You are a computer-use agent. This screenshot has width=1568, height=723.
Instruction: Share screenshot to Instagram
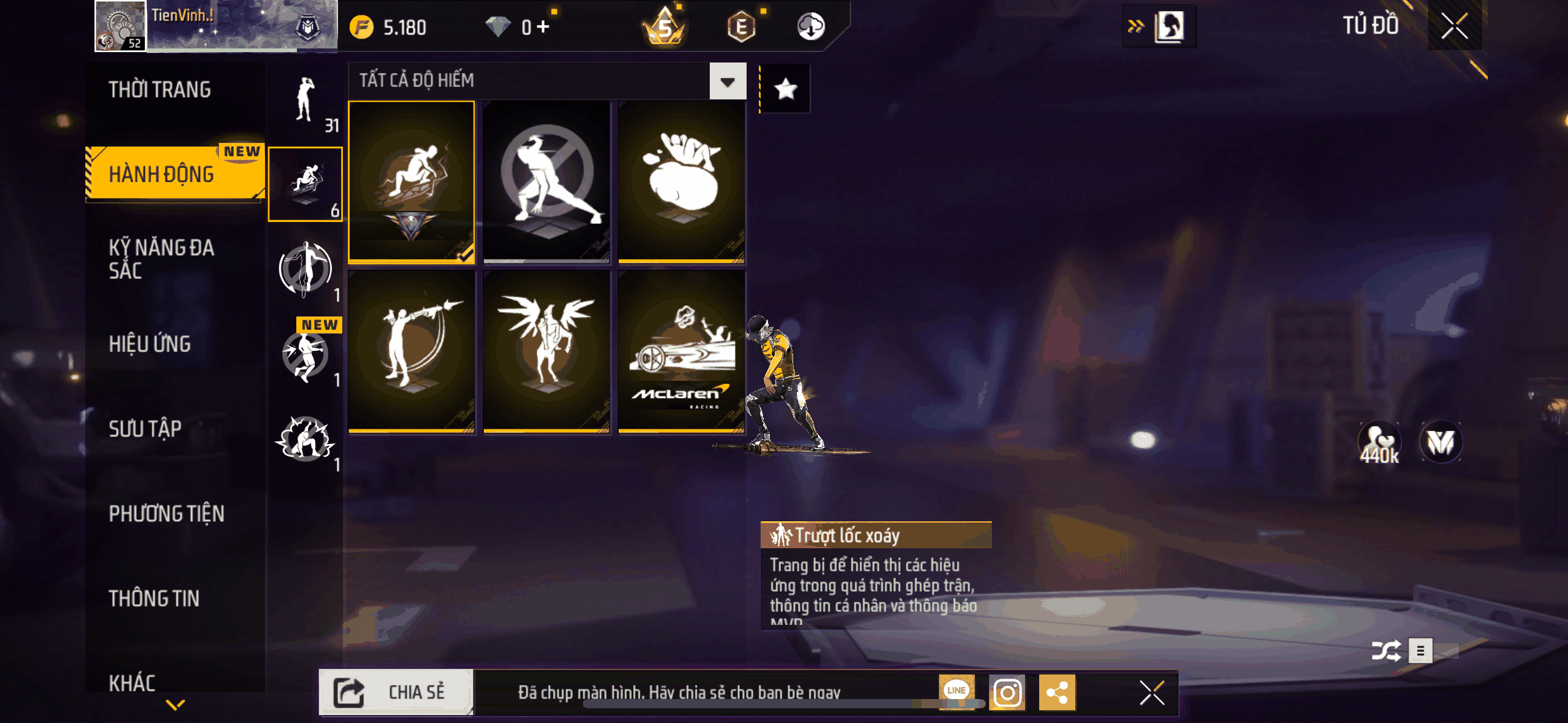(1007, 693)
